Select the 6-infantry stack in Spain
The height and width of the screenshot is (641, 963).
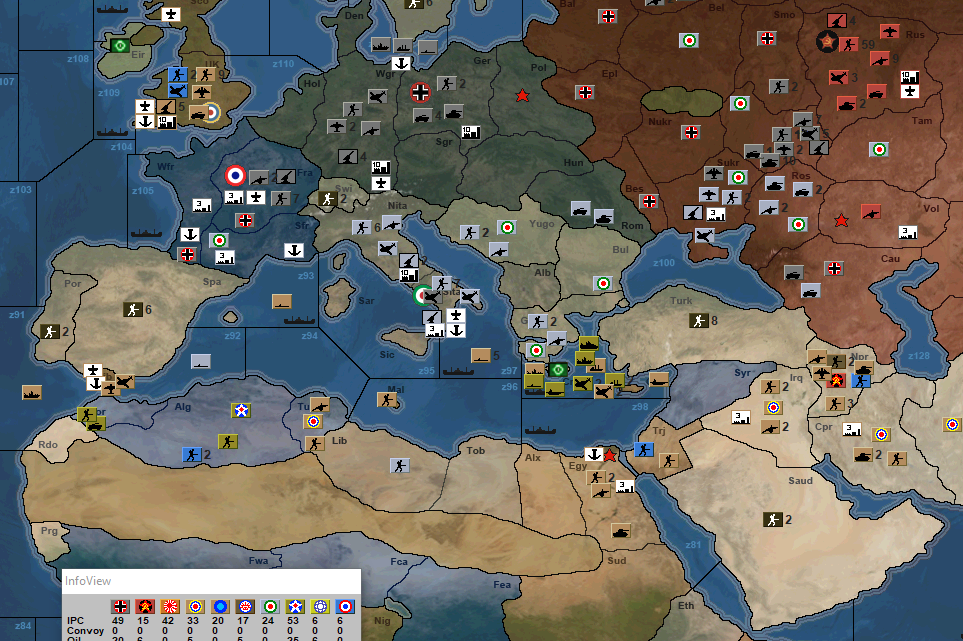click(133, 310)
